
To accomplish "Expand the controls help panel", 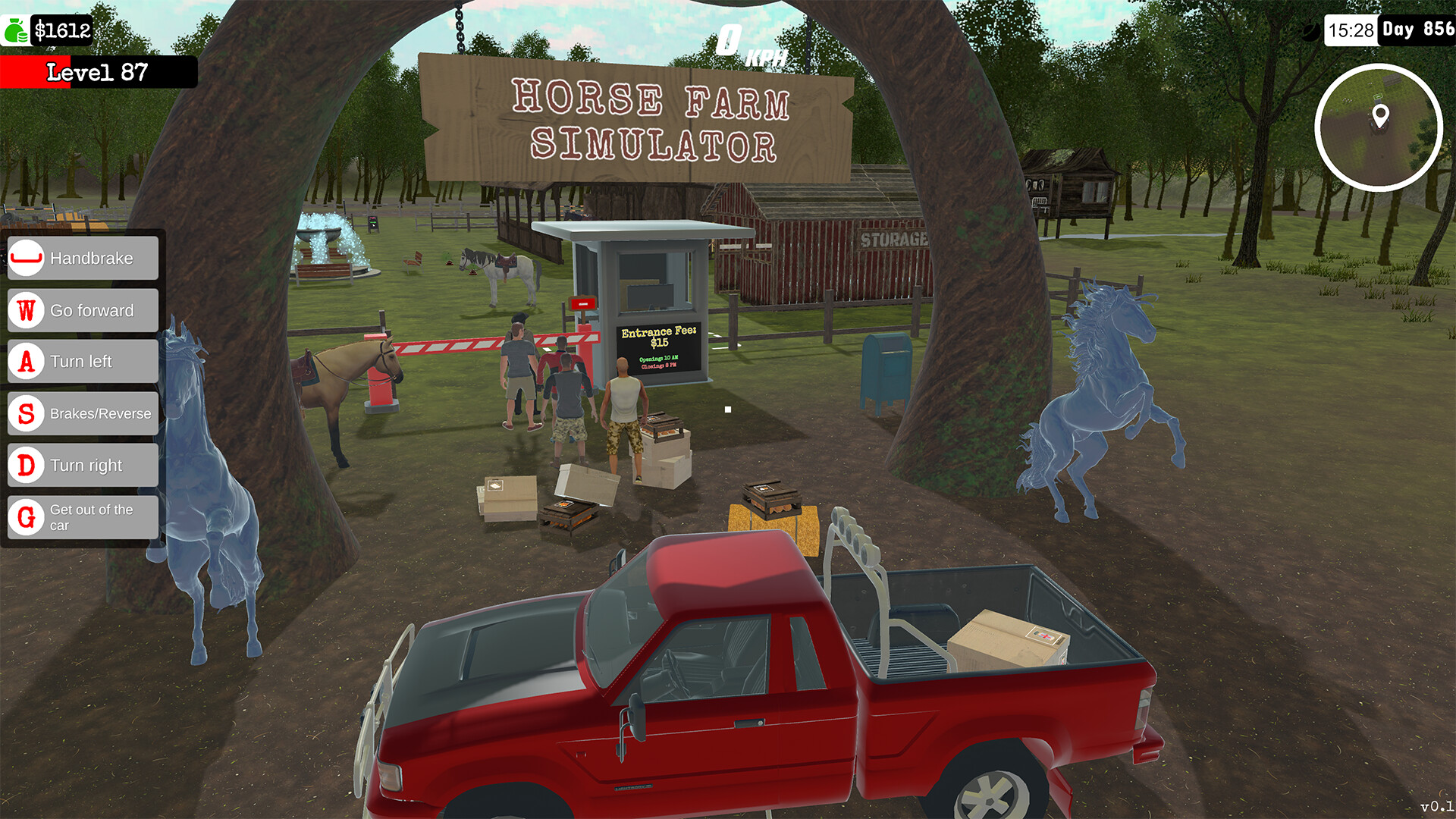I will point(82,387).
